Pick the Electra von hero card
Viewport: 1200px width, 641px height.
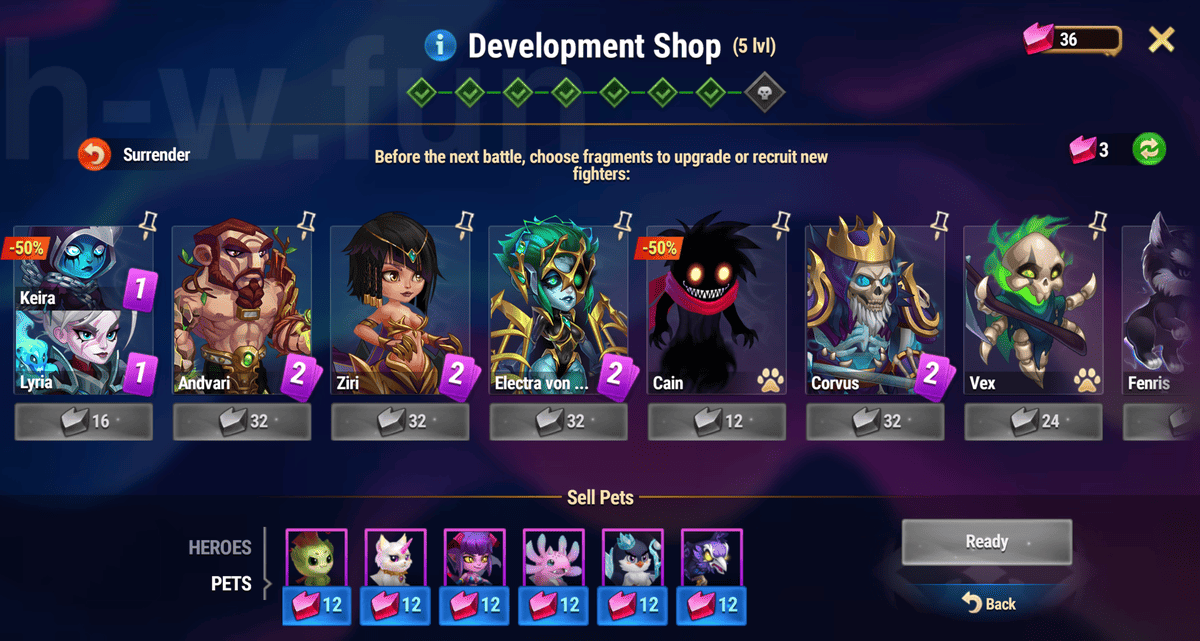tap(557, 312)
